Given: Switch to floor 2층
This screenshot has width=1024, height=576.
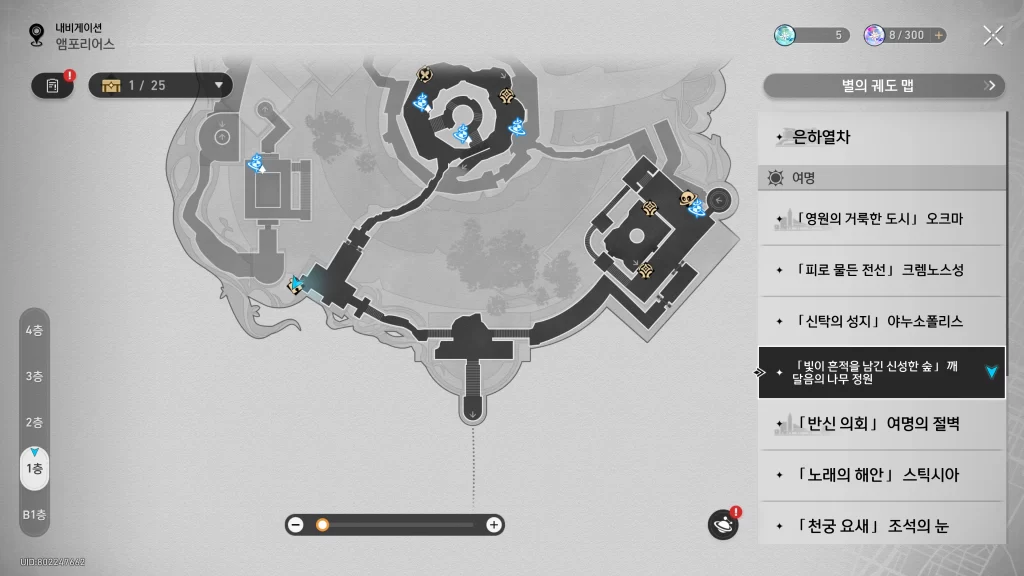Looking at the screenshot, I should [x=34, y=422].
